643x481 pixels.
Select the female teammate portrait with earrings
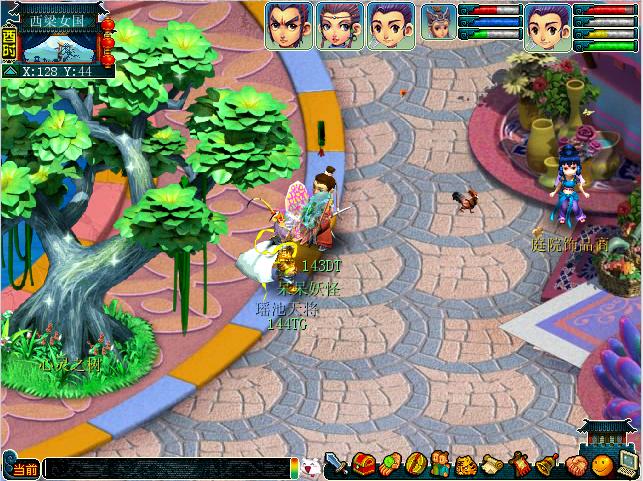(340, 25)
